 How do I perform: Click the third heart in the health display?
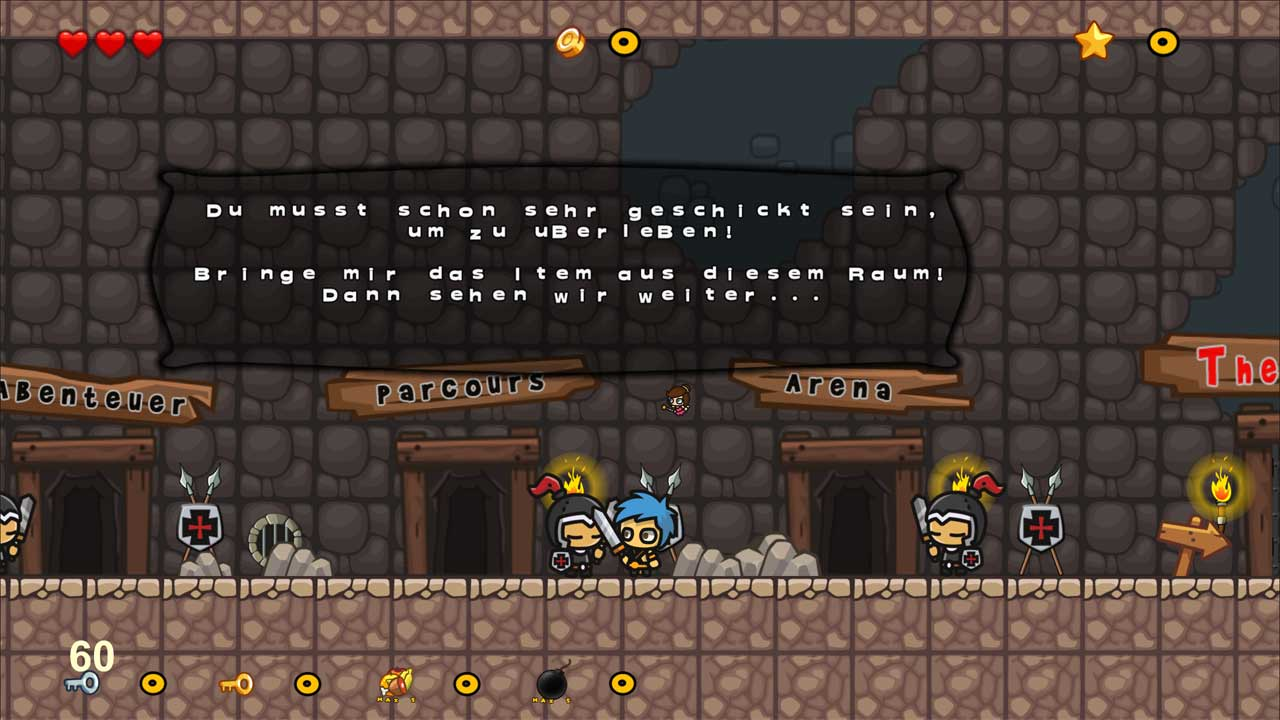pos(148,44)
